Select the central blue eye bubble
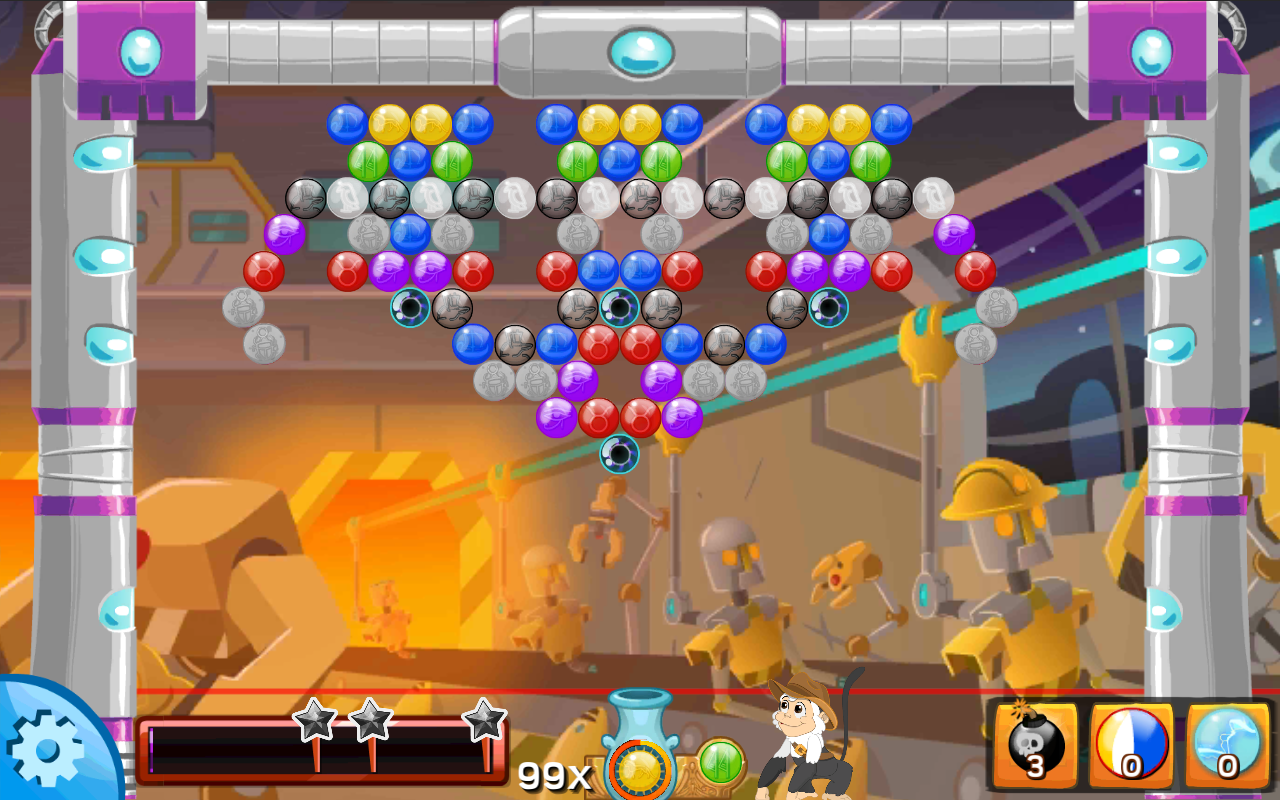Image resolution: width=1280 pixels, height=800 pixels. click(621, 307)
